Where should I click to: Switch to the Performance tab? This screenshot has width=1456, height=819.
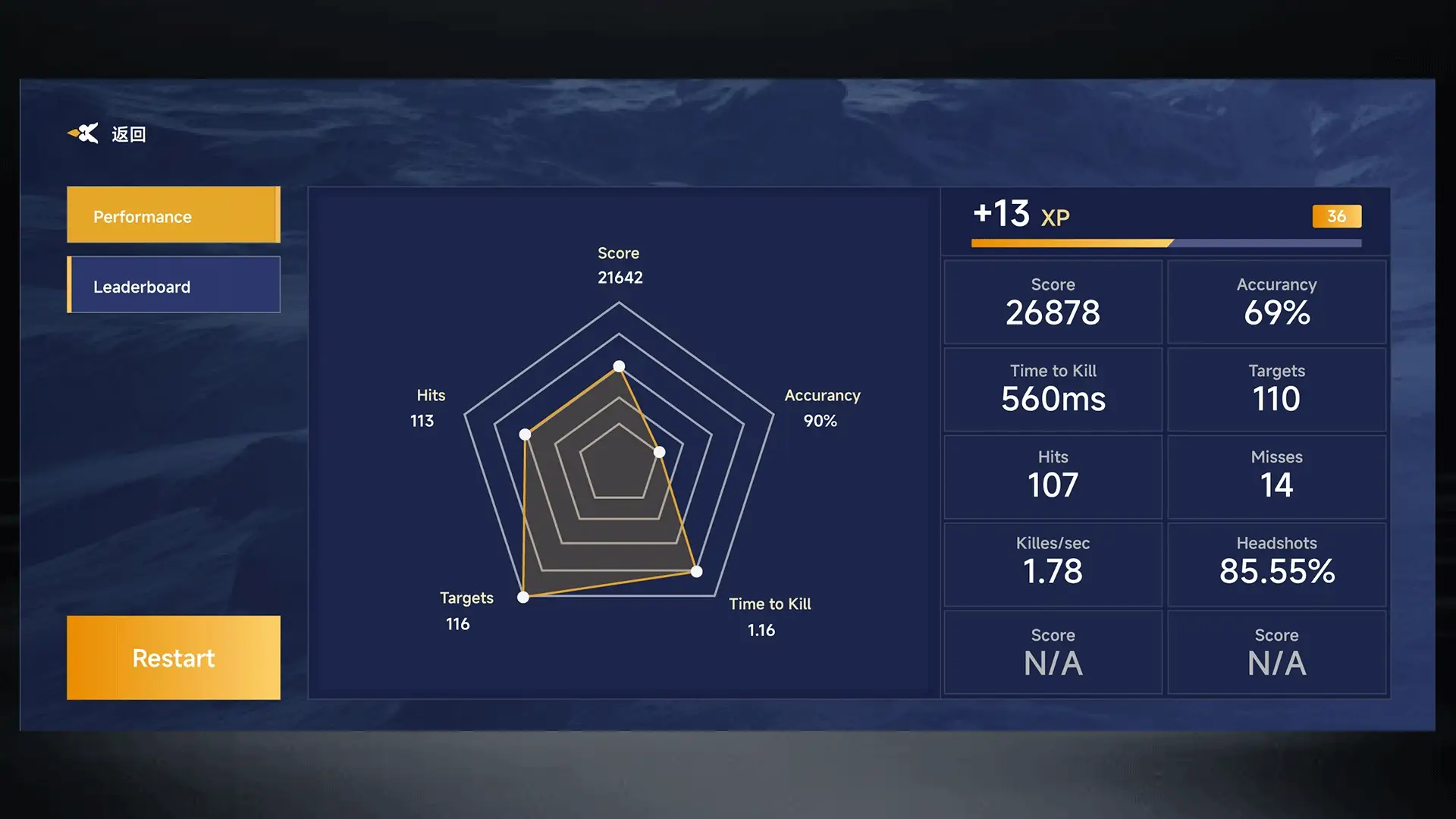174,215
